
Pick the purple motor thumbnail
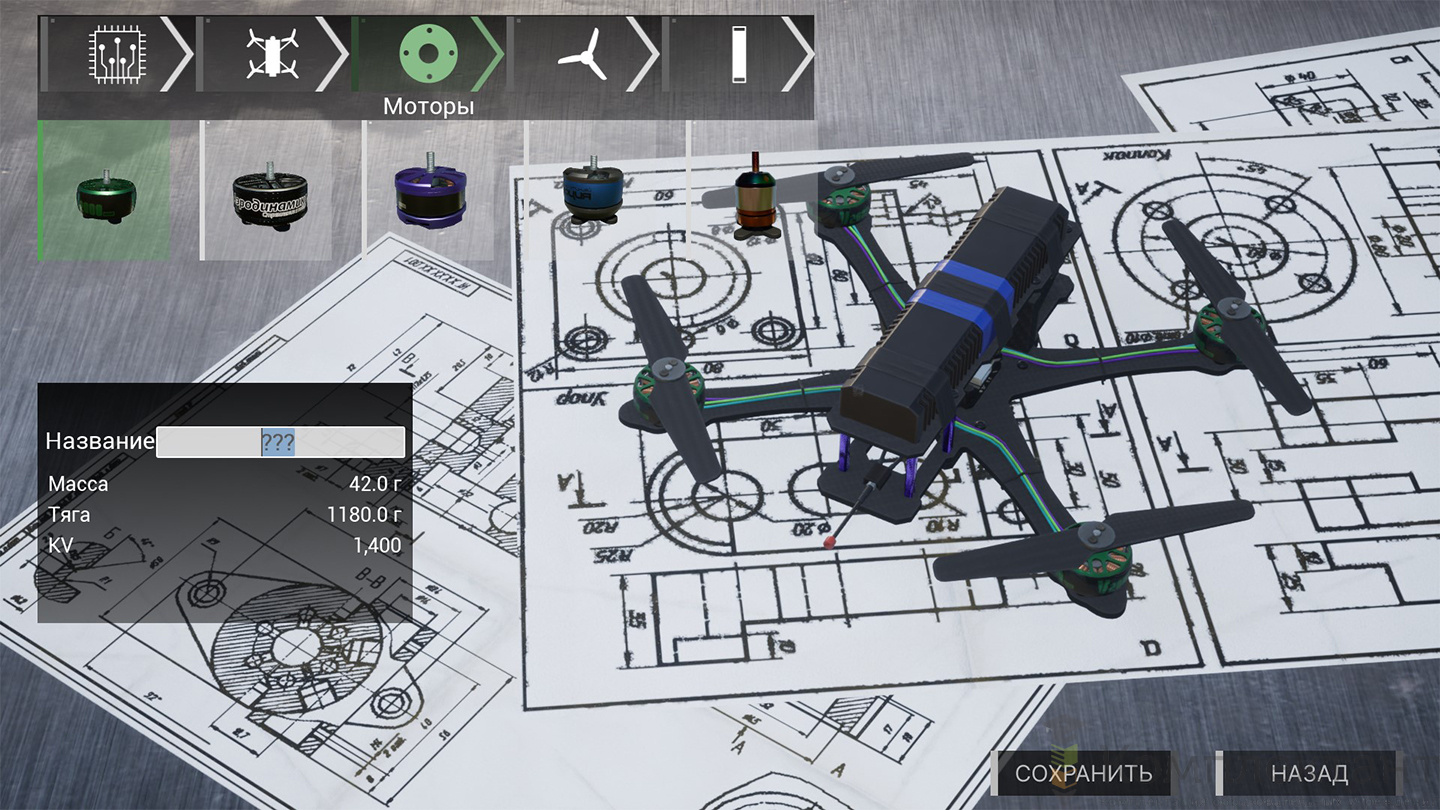click(x=429, y=191)
